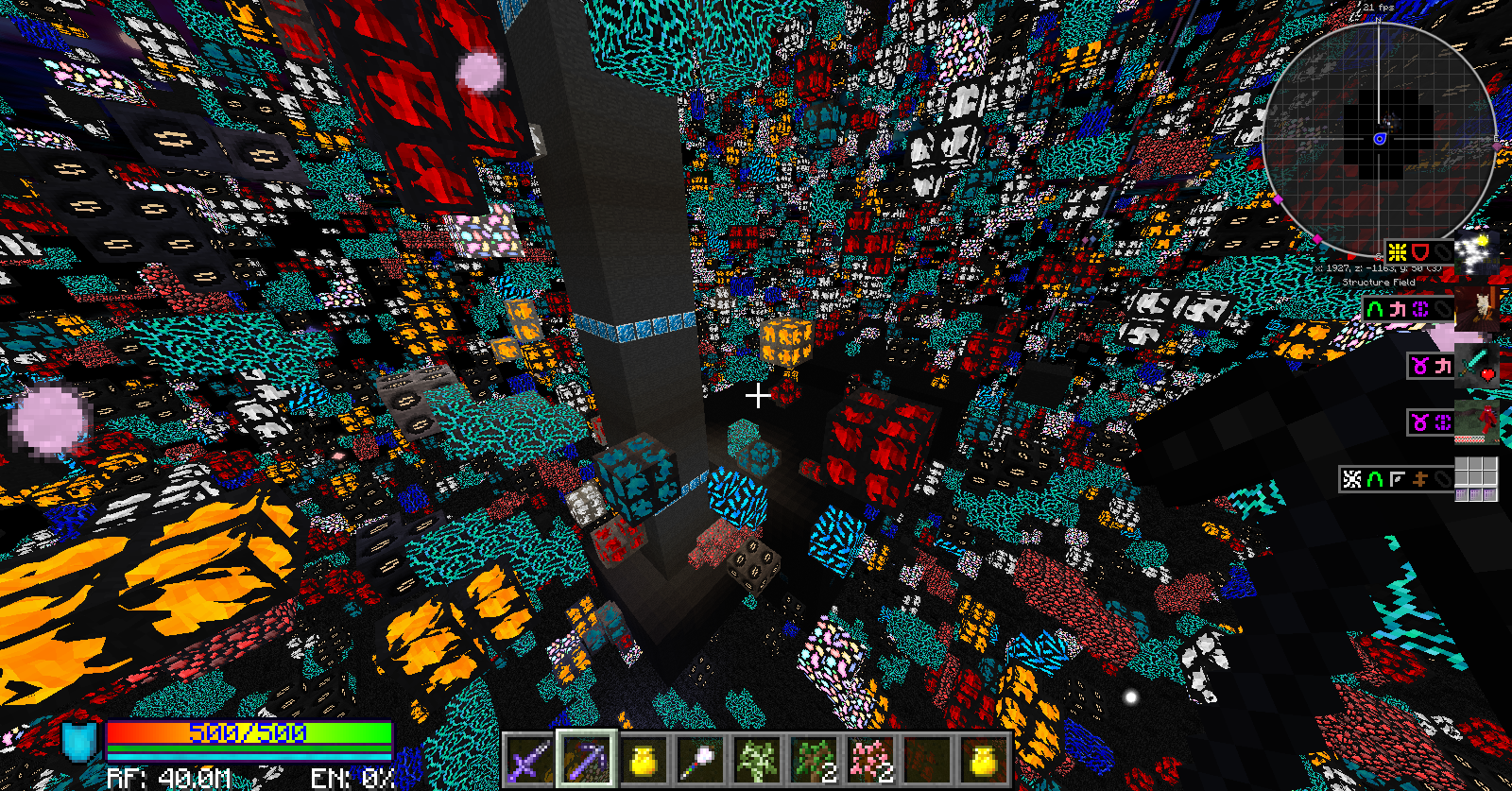
Task: Choose the white-tipped wand hotbar slot
Action: 701,760
